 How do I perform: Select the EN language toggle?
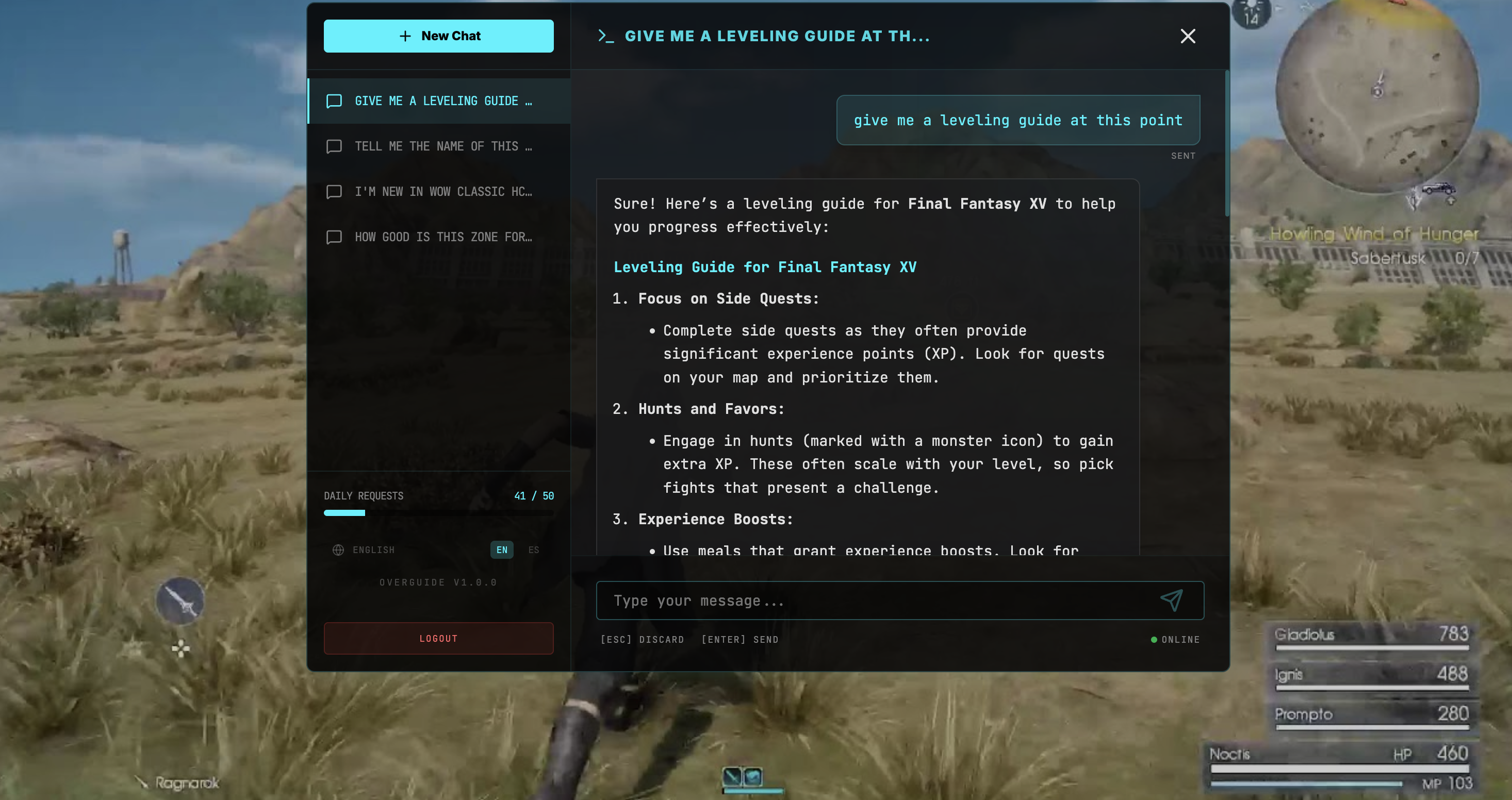click(x=501, y=549)
